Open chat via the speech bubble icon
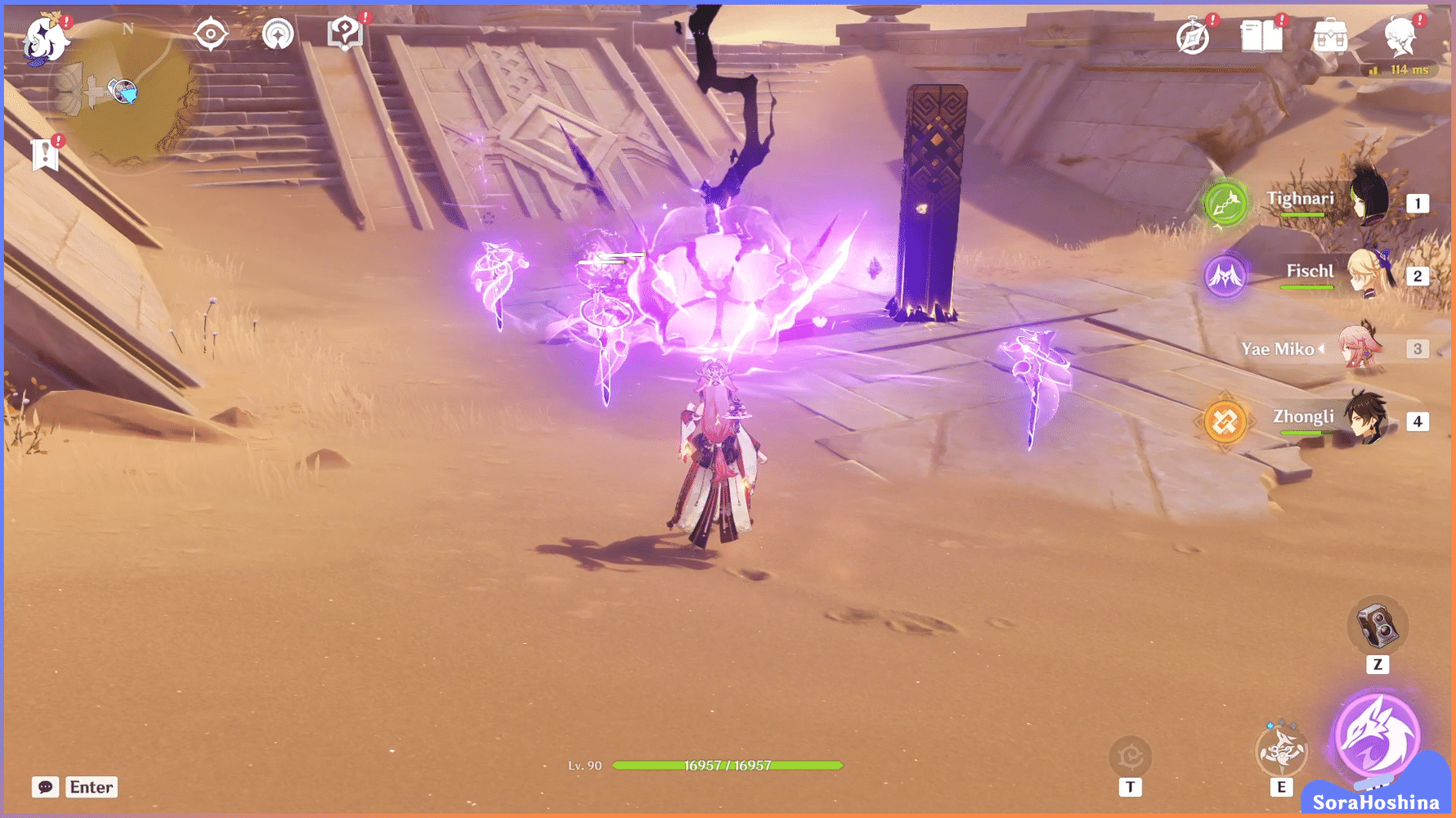The image size is (1456, 818). 45,787
